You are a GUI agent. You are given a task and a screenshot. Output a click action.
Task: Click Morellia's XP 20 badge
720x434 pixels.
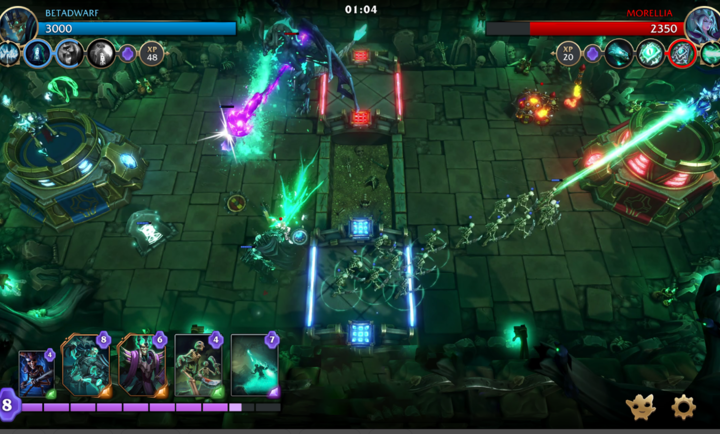click(x=569, y=52)
